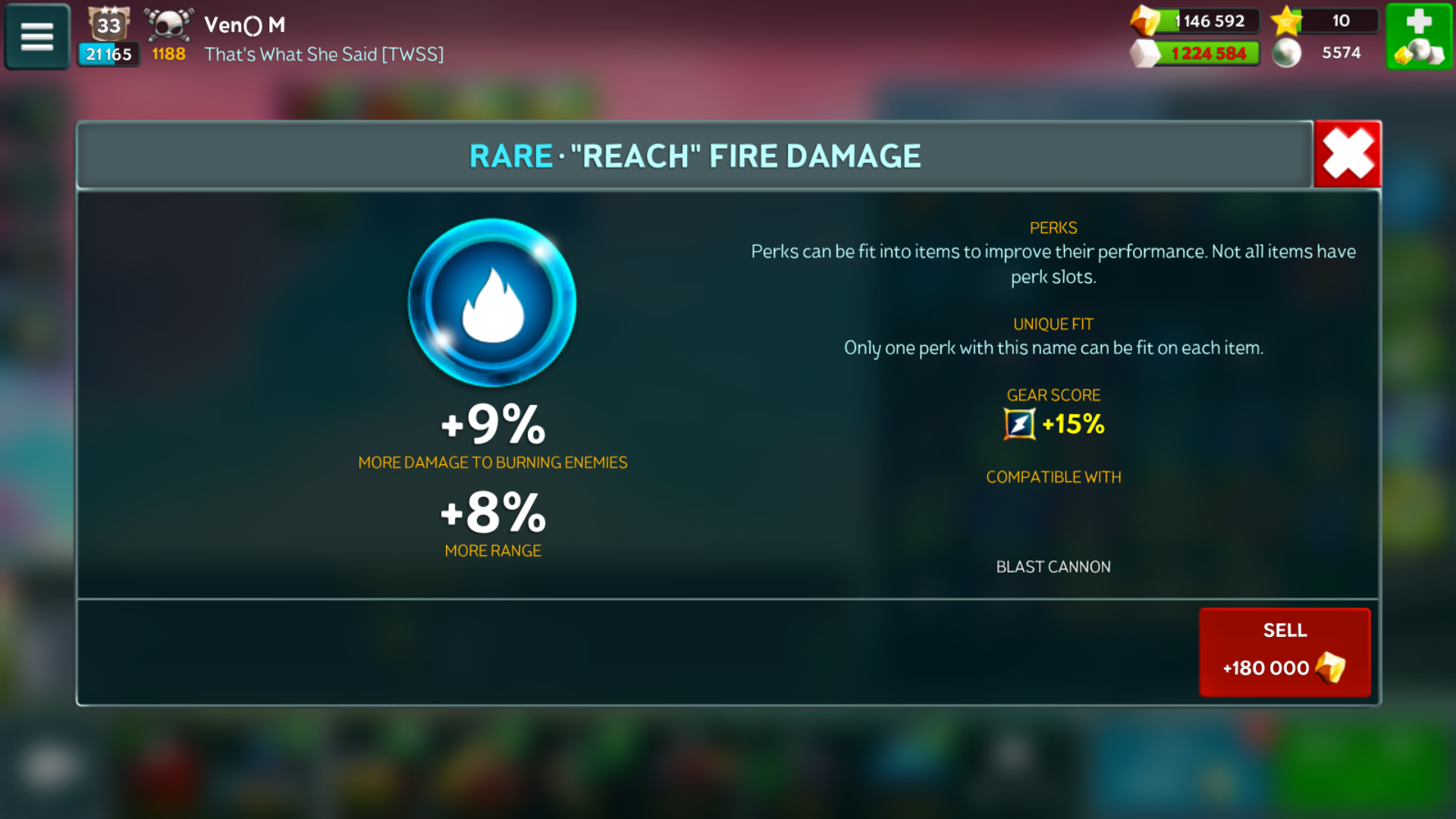Close the Reach Fire Damage perk popup

click(x=1348, y=154)
